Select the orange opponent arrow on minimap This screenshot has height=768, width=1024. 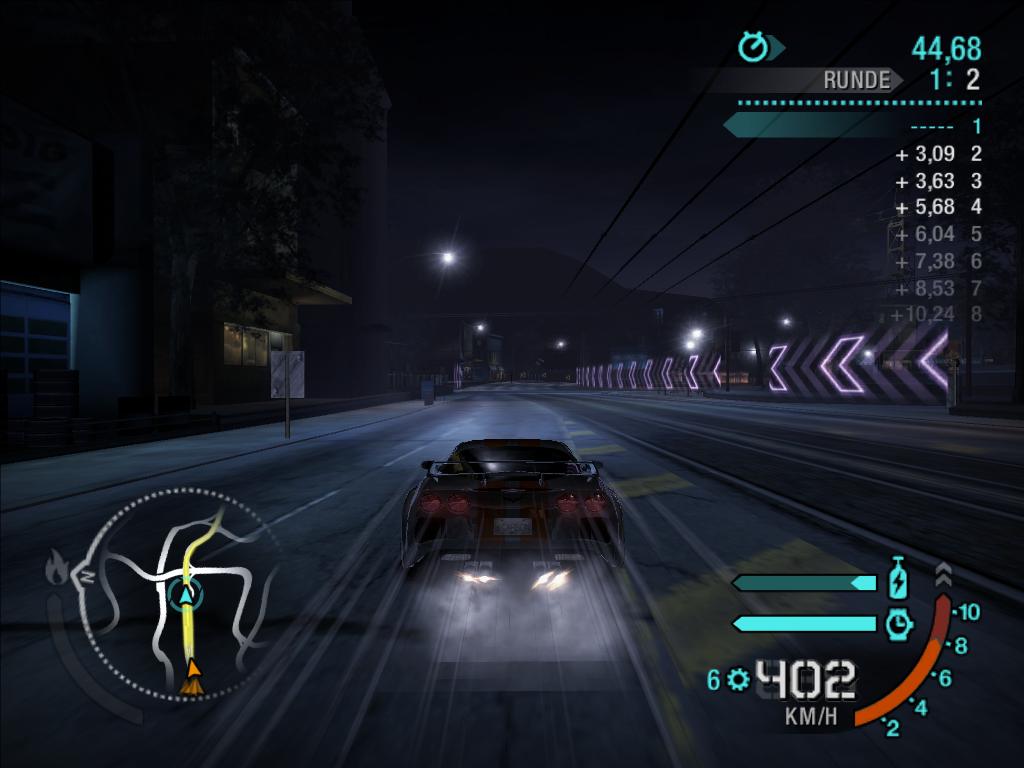tap(191, 675)
